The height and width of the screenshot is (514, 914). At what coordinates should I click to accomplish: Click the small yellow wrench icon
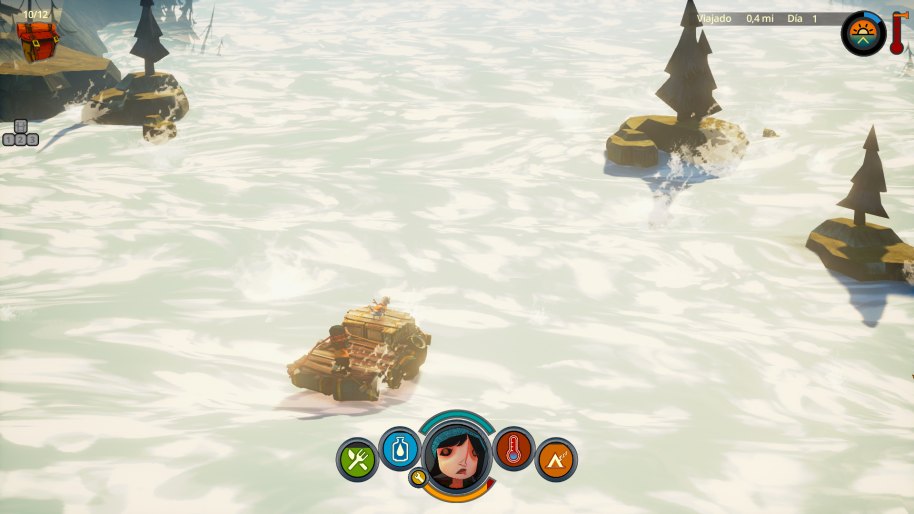419,478
